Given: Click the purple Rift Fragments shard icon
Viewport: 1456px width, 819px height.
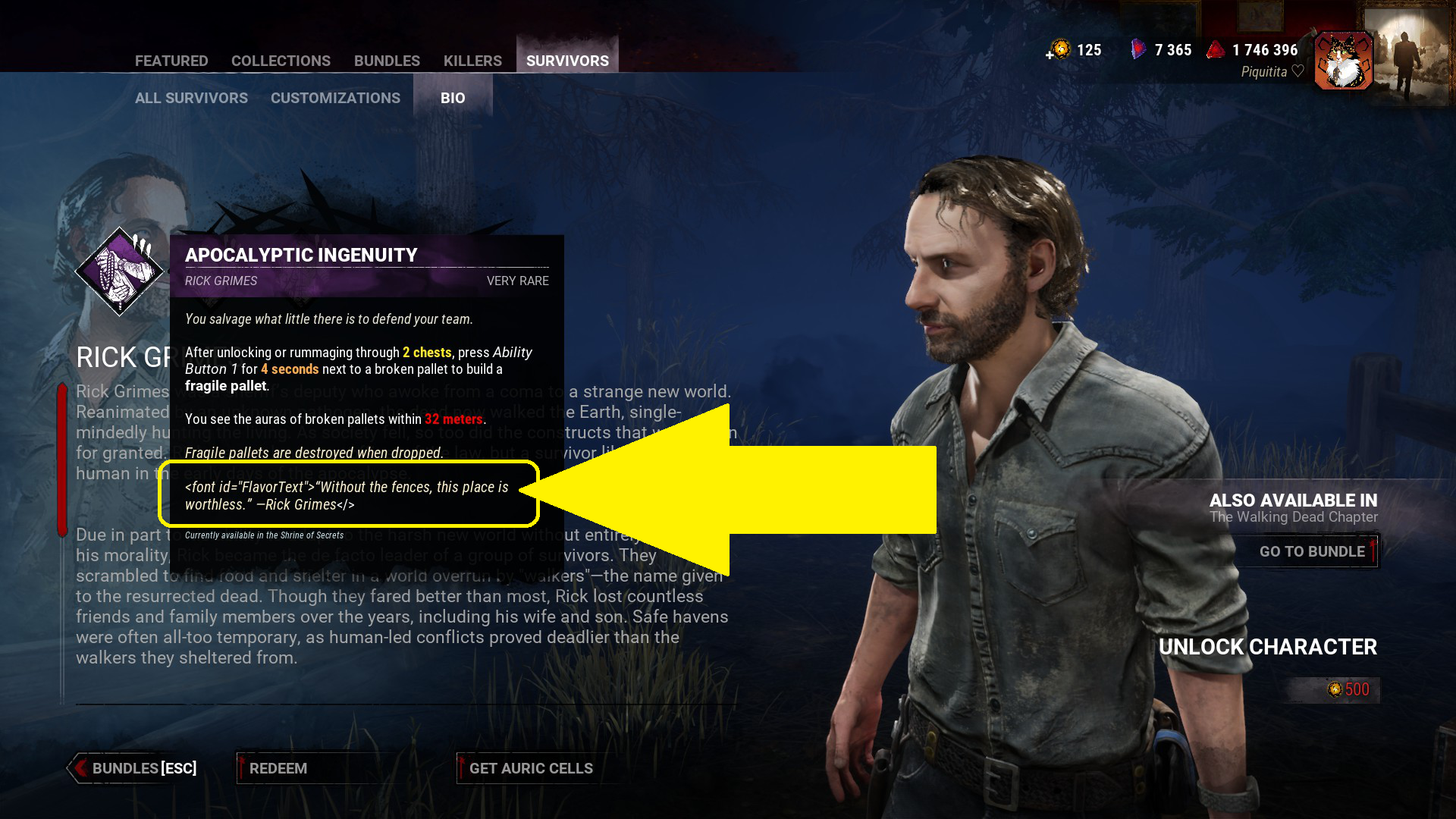Looking at the screenshot, I should [x=1137, y=49].
